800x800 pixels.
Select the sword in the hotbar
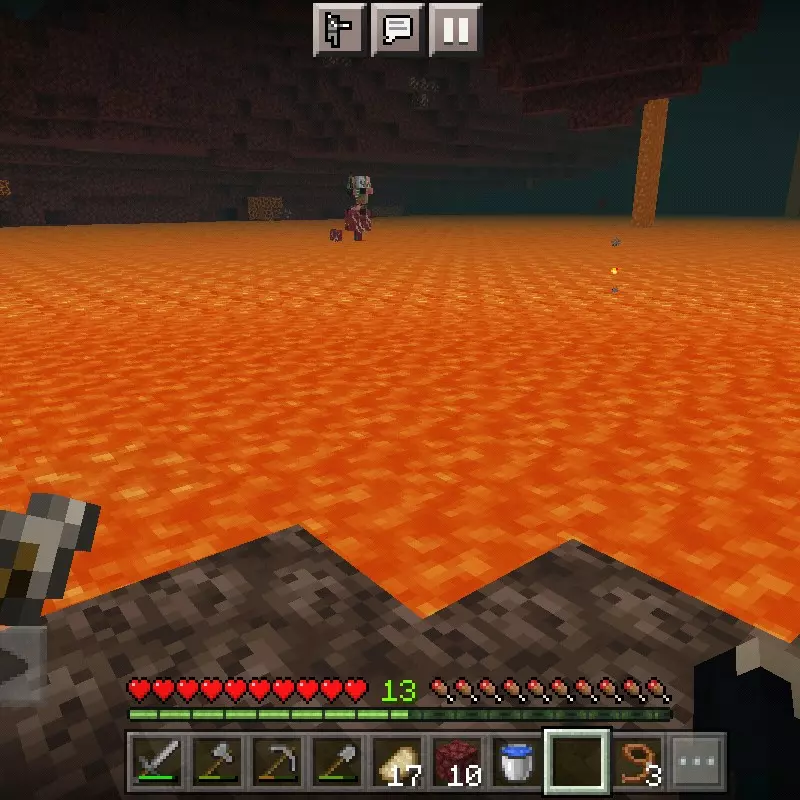[x=158, y=763]
